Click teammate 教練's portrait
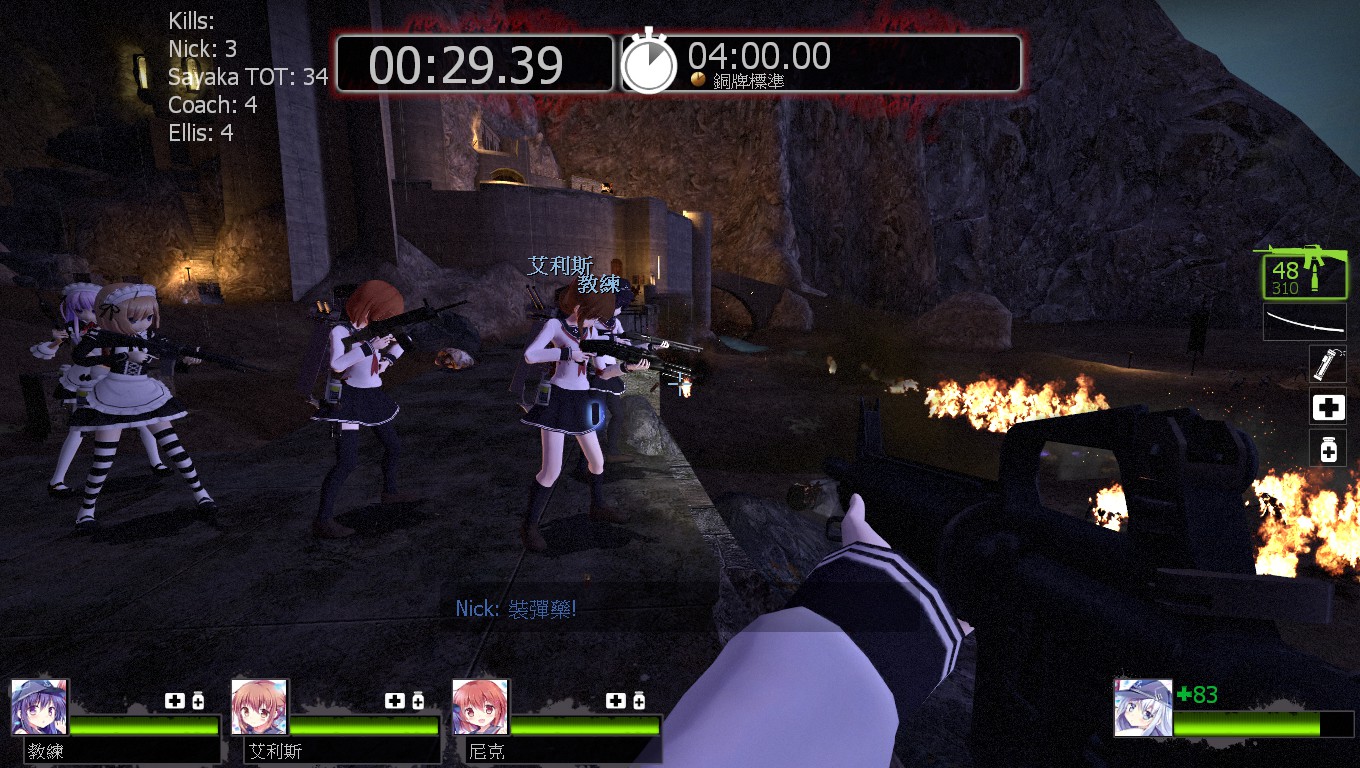The image size is (1360, 768). (x=39, y=707)
